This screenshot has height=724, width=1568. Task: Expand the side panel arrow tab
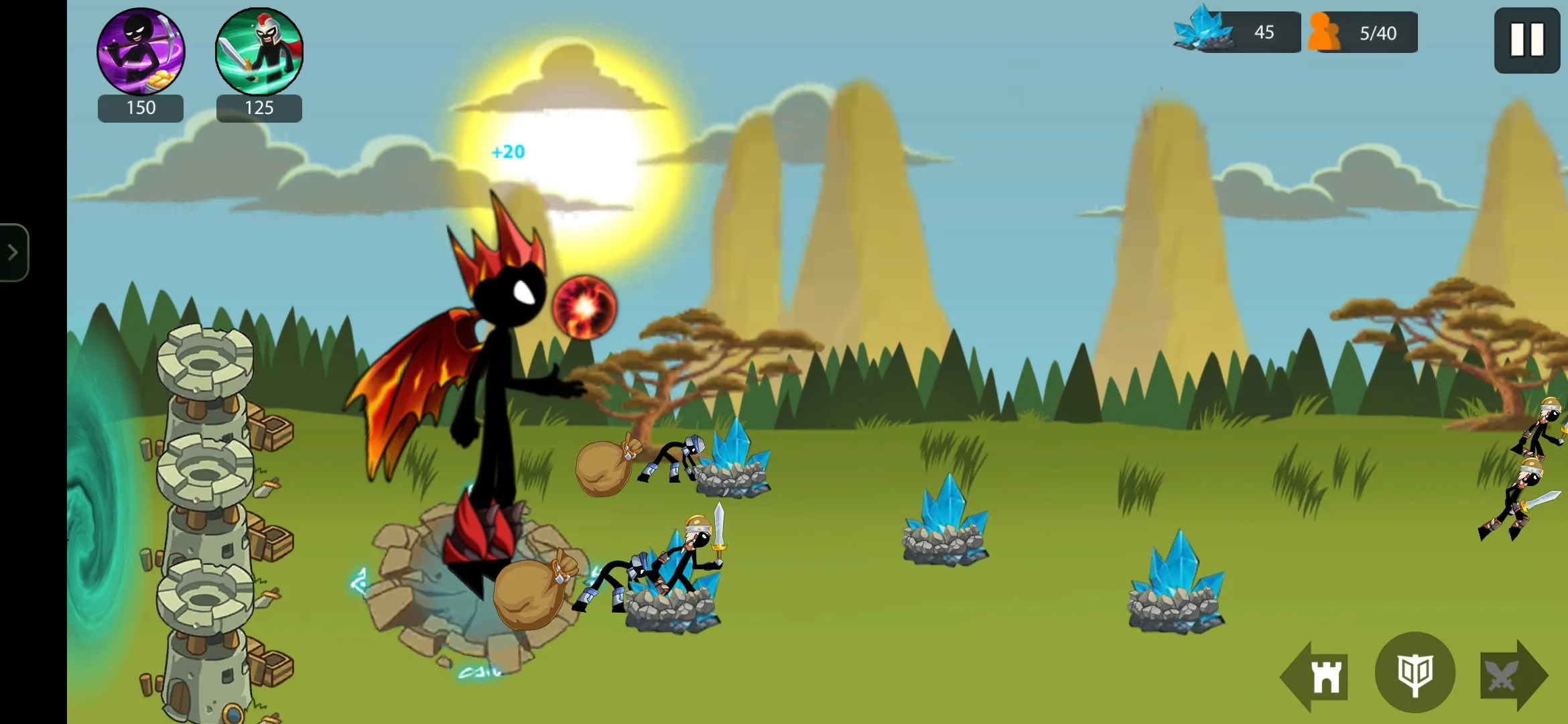(x=13, y=253)
